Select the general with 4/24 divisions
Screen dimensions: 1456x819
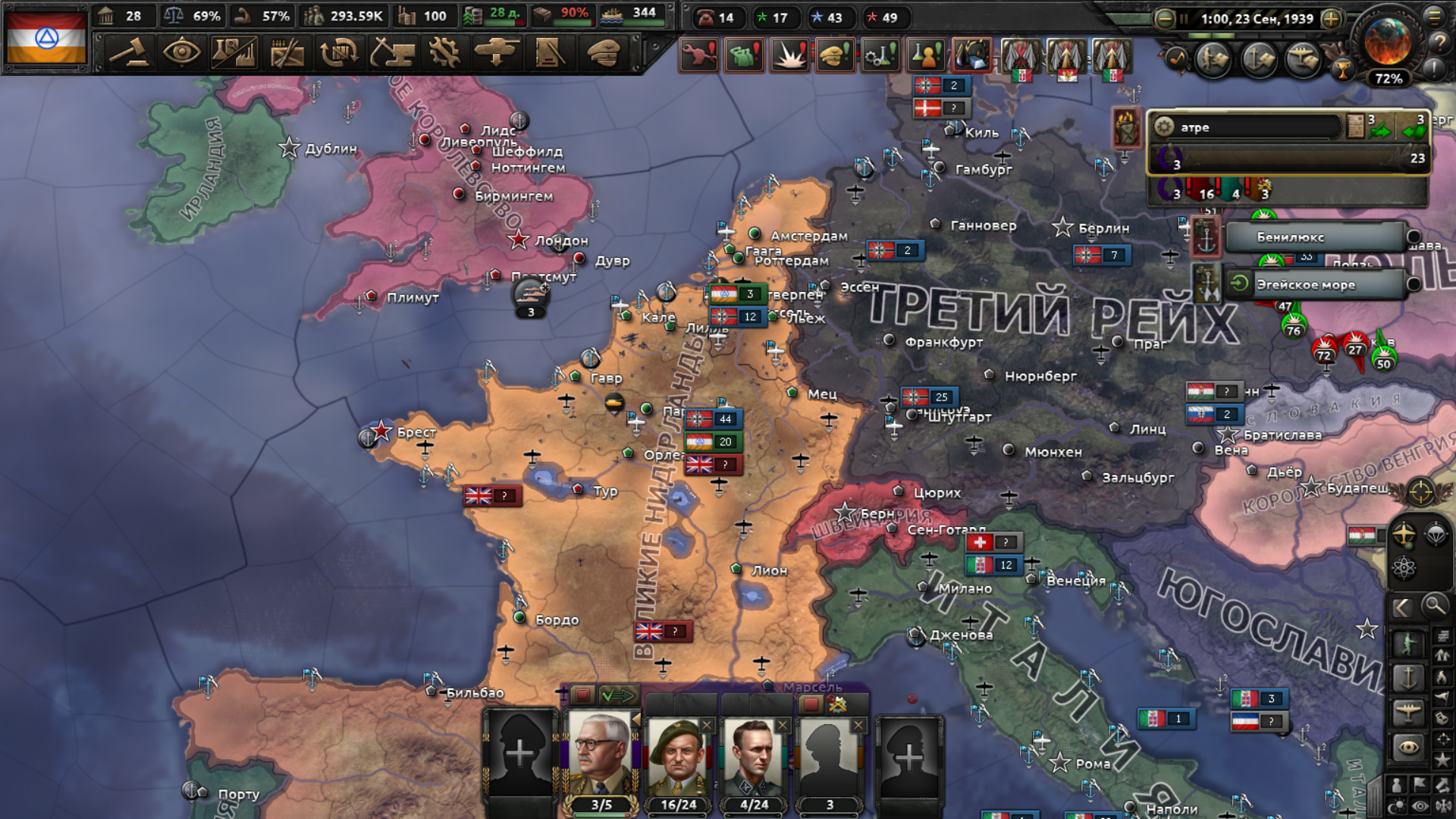[x=754, y=757]
